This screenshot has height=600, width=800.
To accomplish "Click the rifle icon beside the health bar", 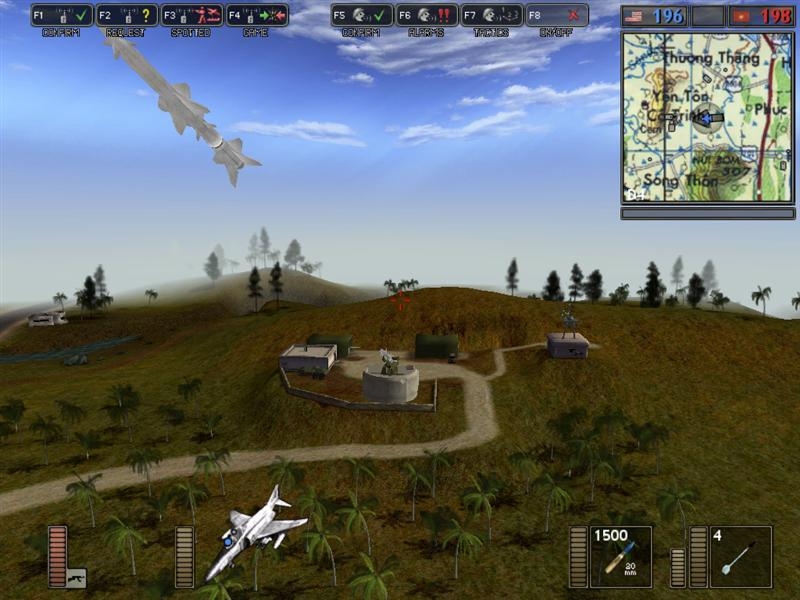I will tap(76, 578).
